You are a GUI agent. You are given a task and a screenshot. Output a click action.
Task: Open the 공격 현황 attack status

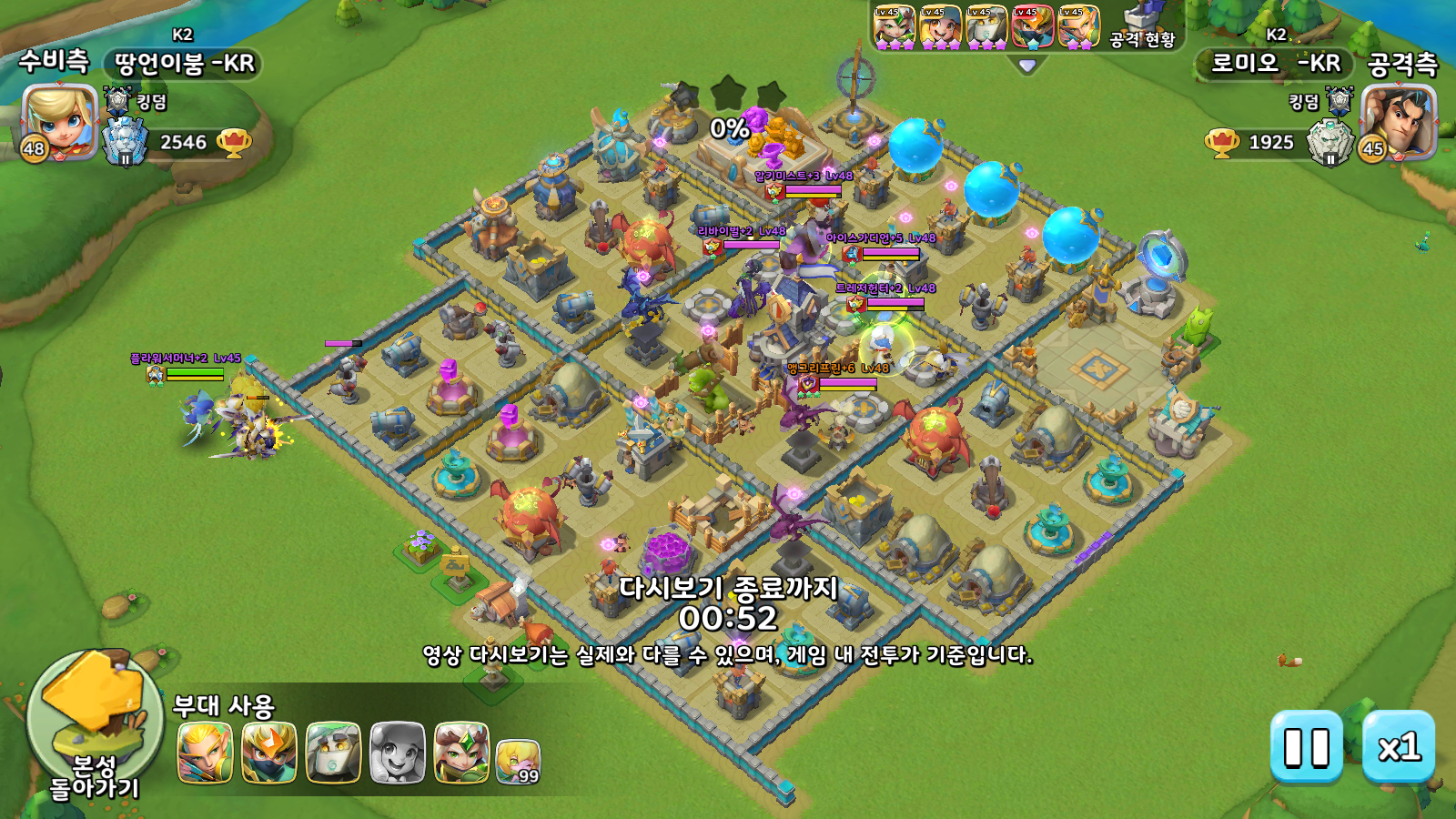(x=1143, y=27)
